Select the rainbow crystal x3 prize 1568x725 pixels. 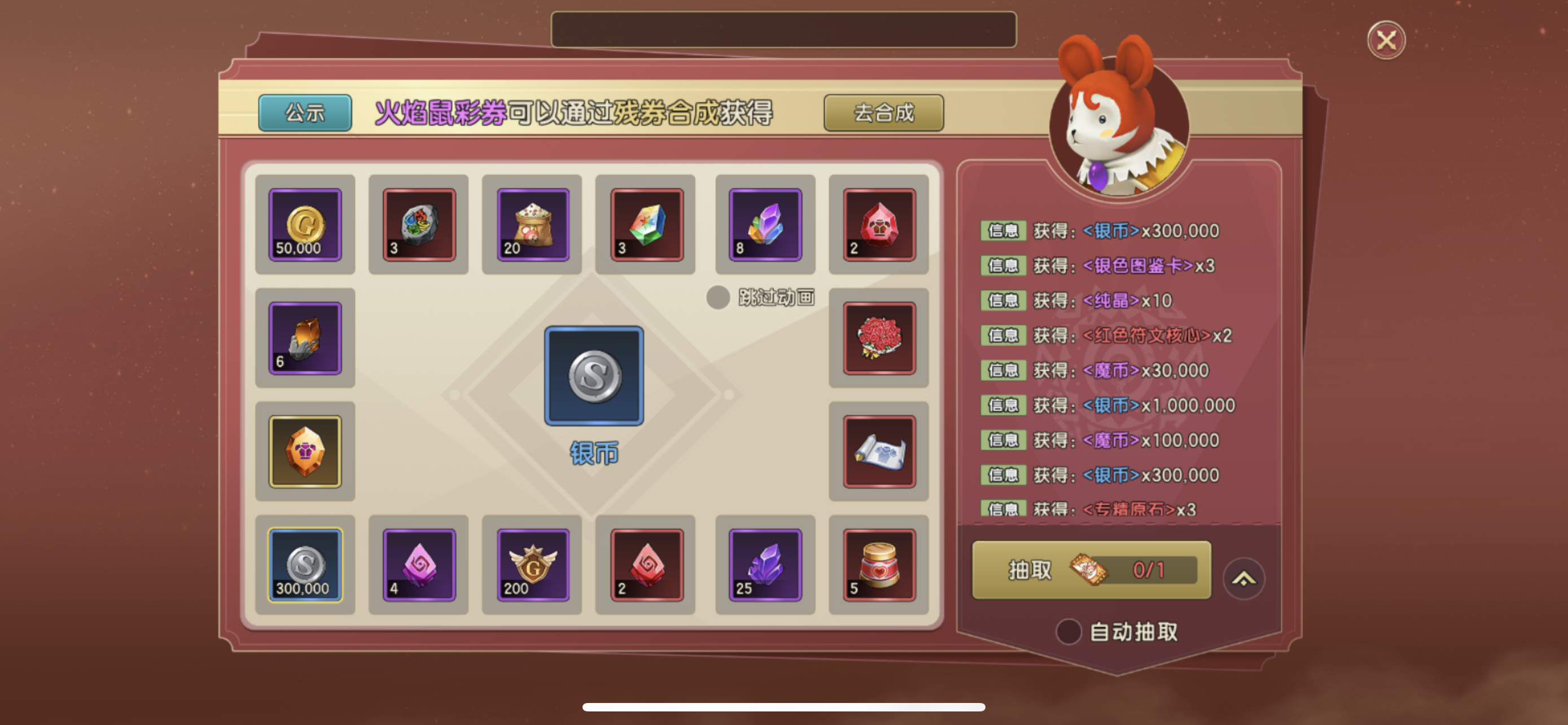[x=646, y=224]
